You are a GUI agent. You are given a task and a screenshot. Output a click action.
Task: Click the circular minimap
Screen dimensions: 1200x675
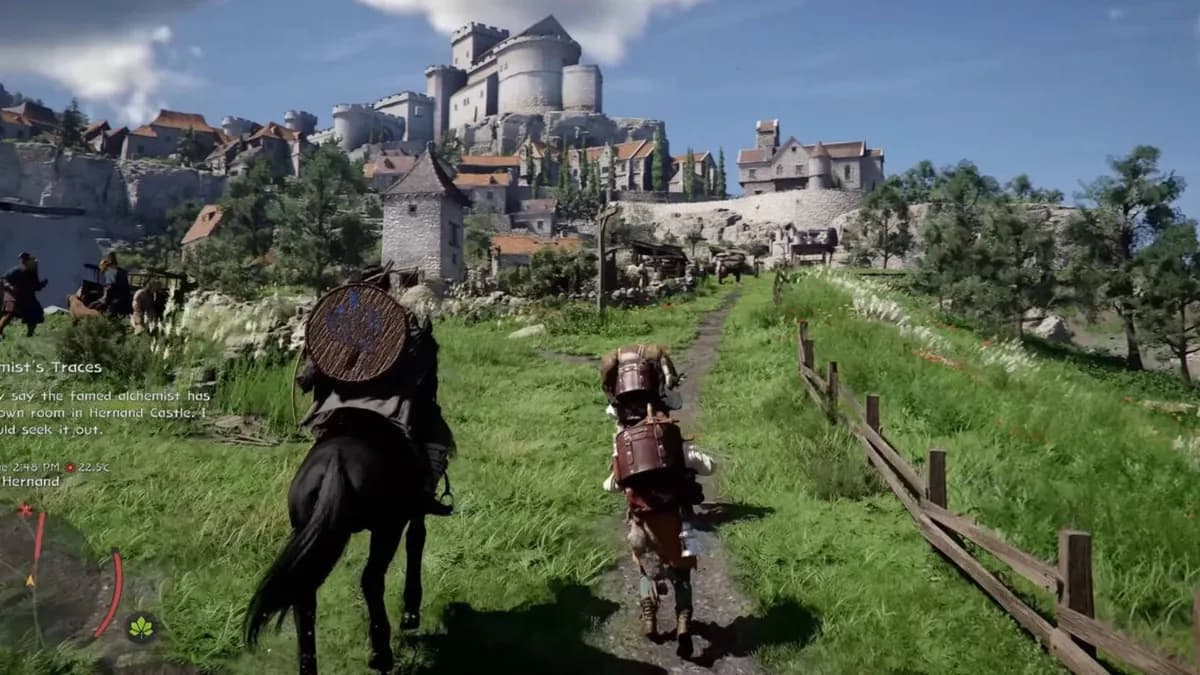[55, 582]
